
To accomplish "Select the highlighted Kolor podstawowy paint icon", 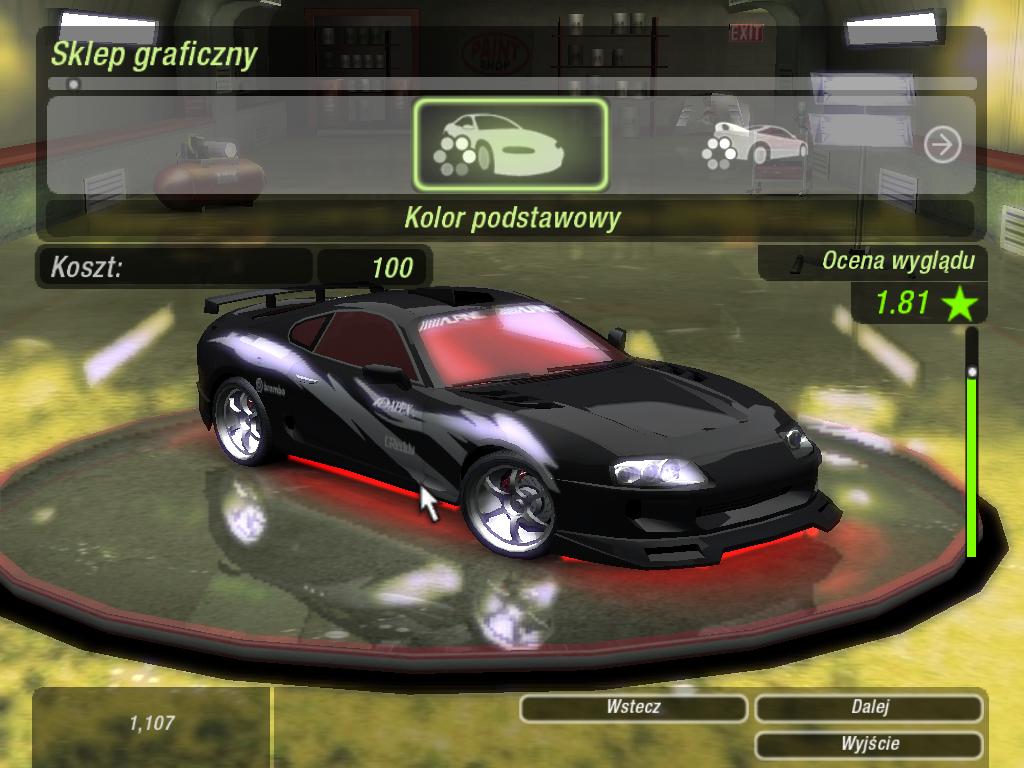I will coord(510,145).
